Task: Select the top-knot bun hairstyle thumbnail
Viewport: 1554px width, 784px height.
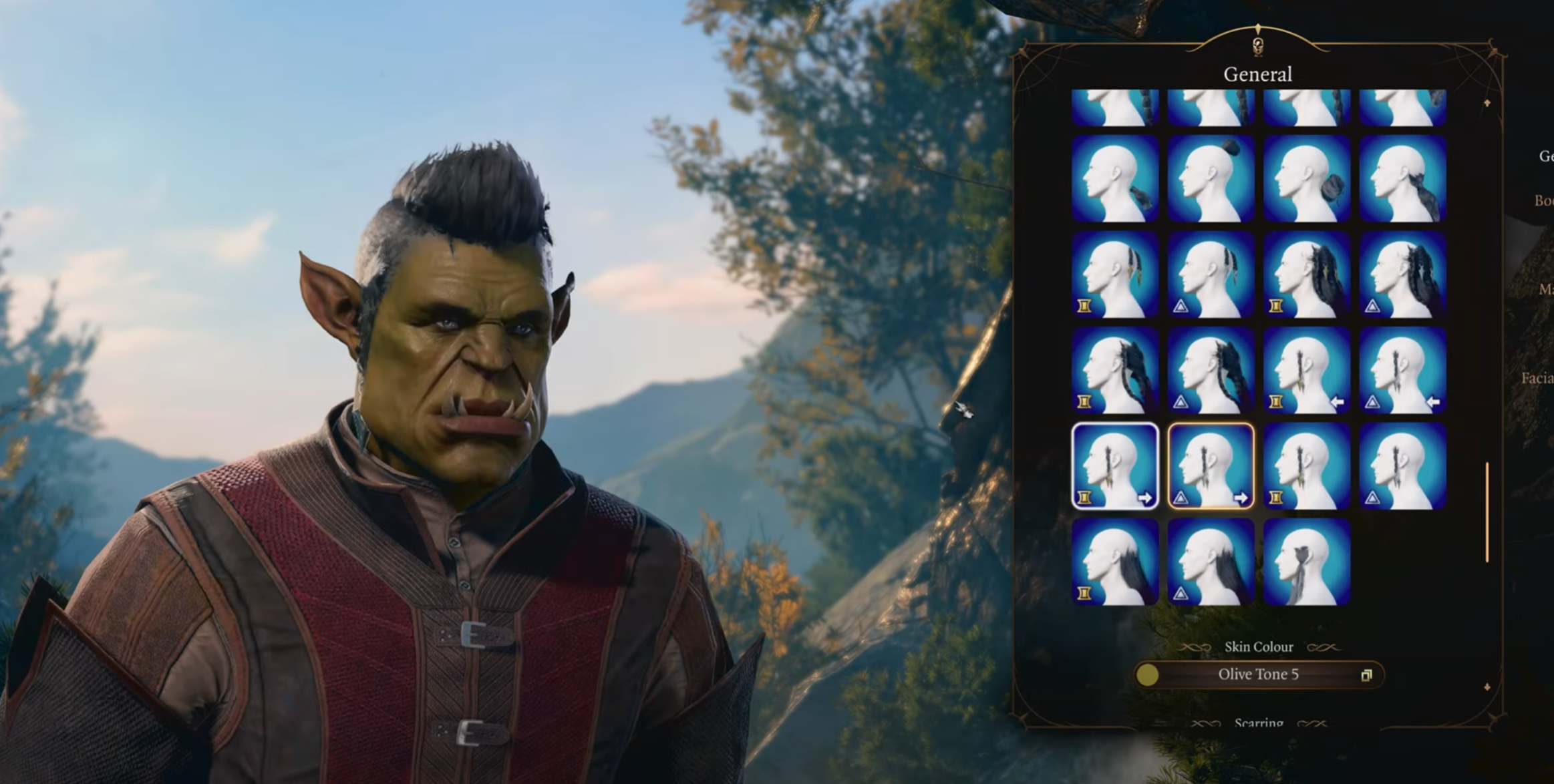Action: click(x=1211, y=179)
